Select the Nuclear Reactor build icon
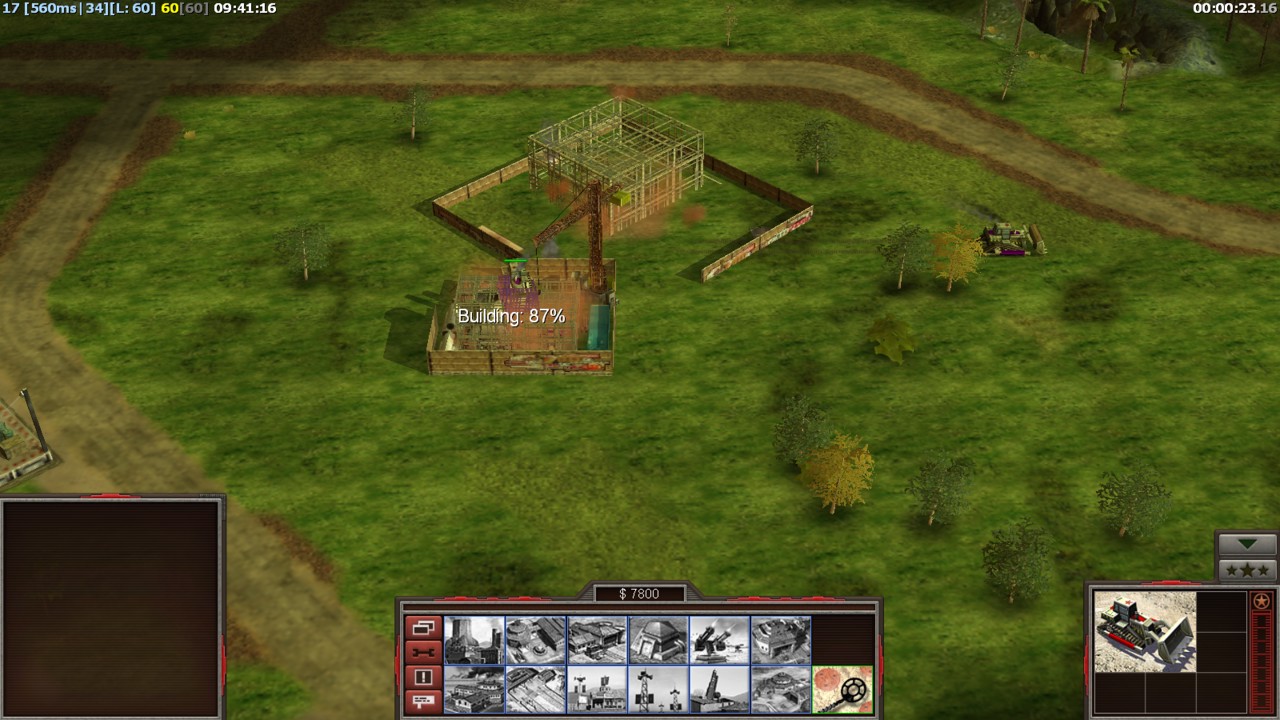 474,640
